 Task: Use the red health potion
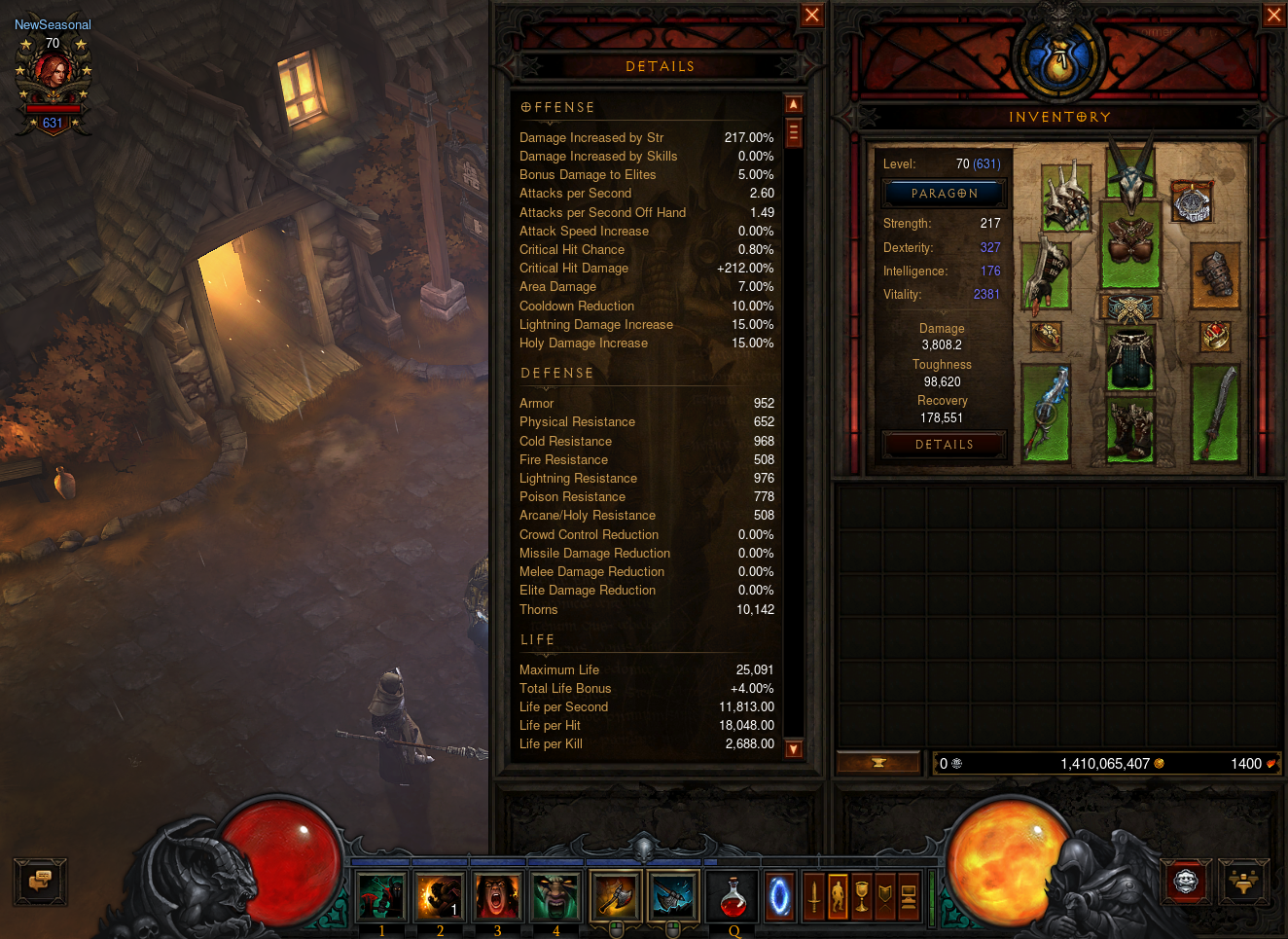[x=733, y=896]
